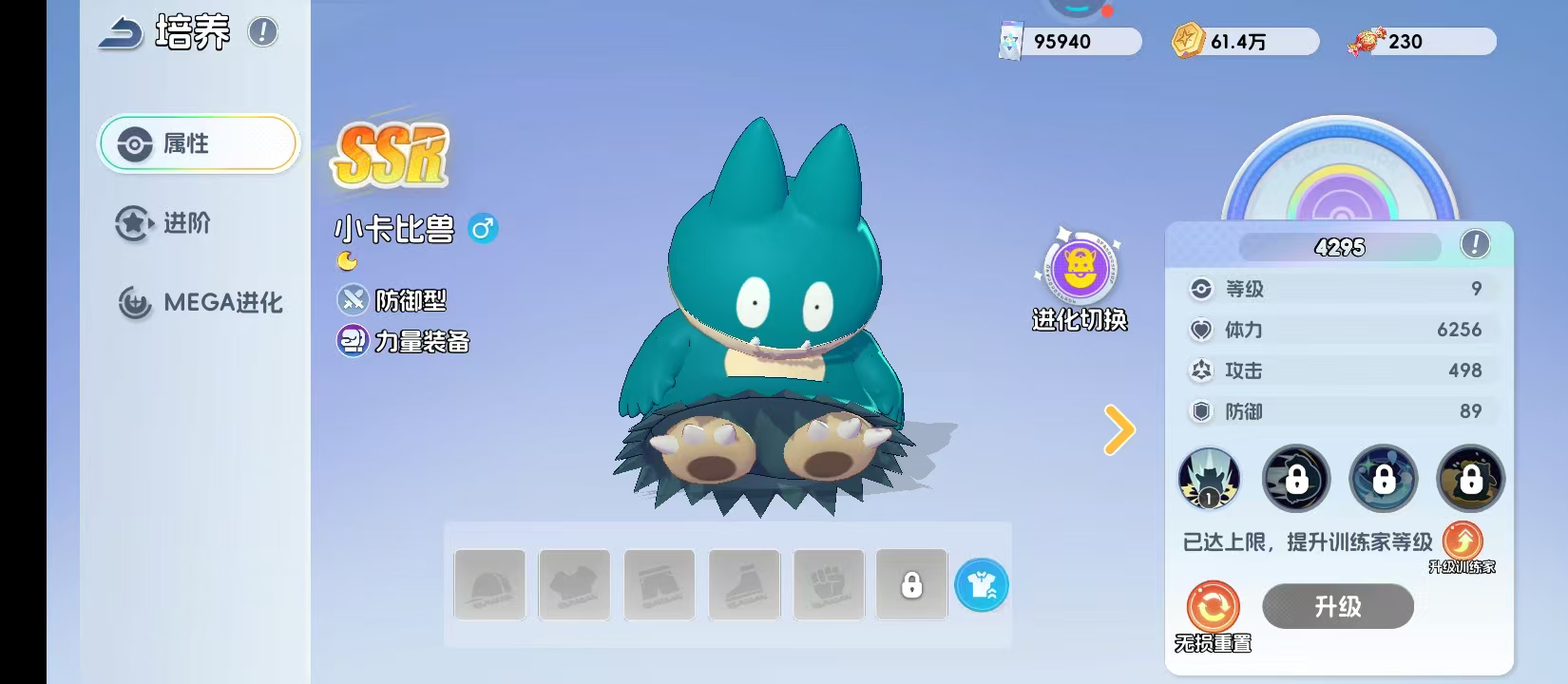
Task: Open the info icon beside 培养 title
Action: click(262, 32)
